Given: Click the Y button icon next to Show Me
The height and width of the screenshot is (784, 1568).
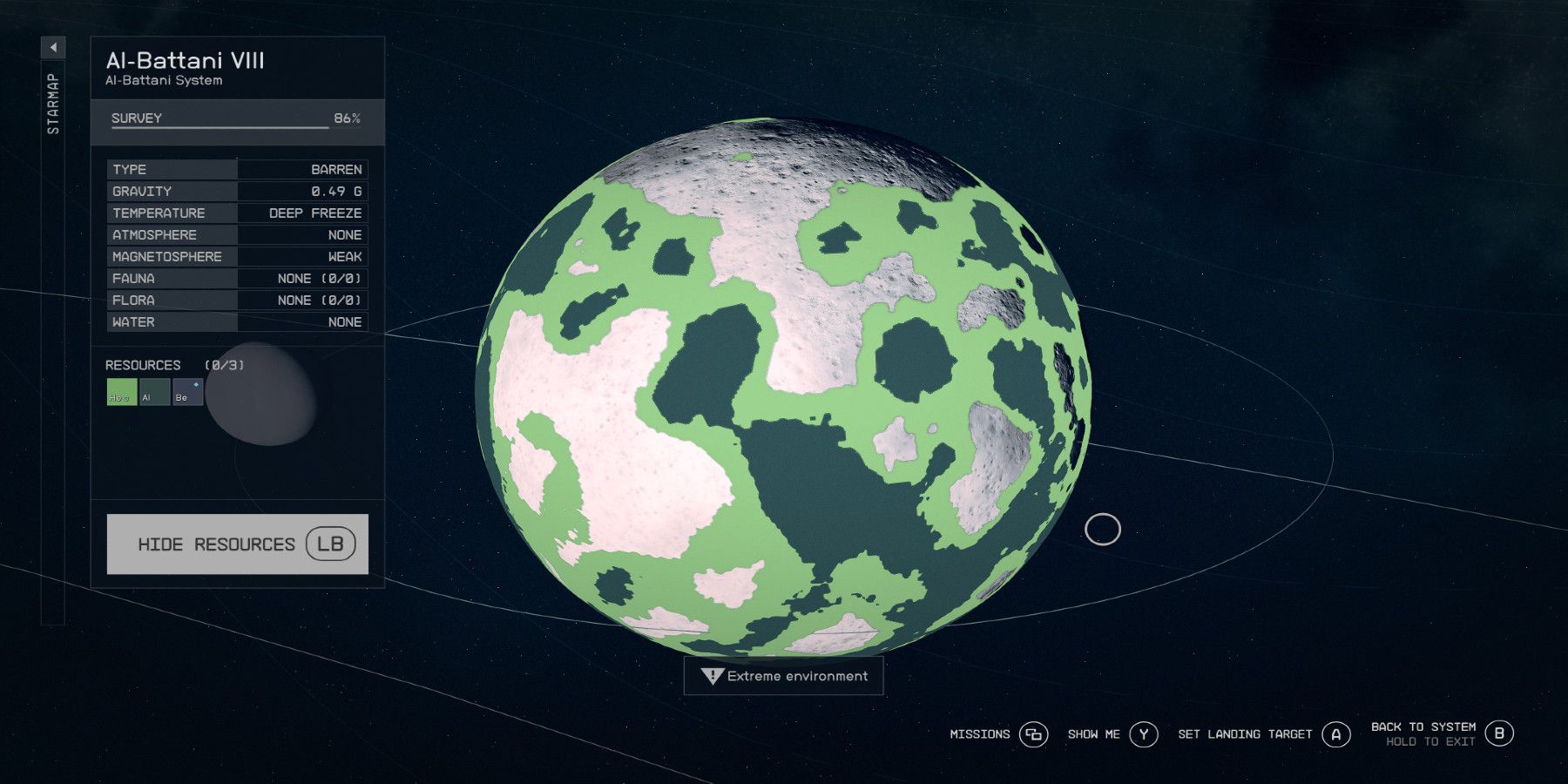Looking at the screenshot, I should [1142, 734].
